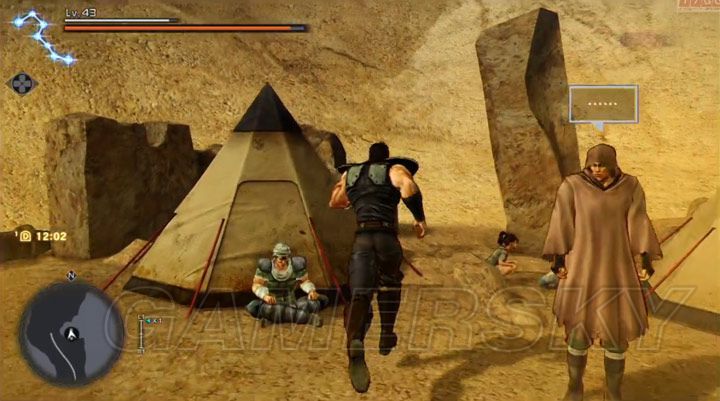This screenshot has width=720, height=401.
Task: Select the Big Dipper seven stars icon
Action: [x=41, y=35]
